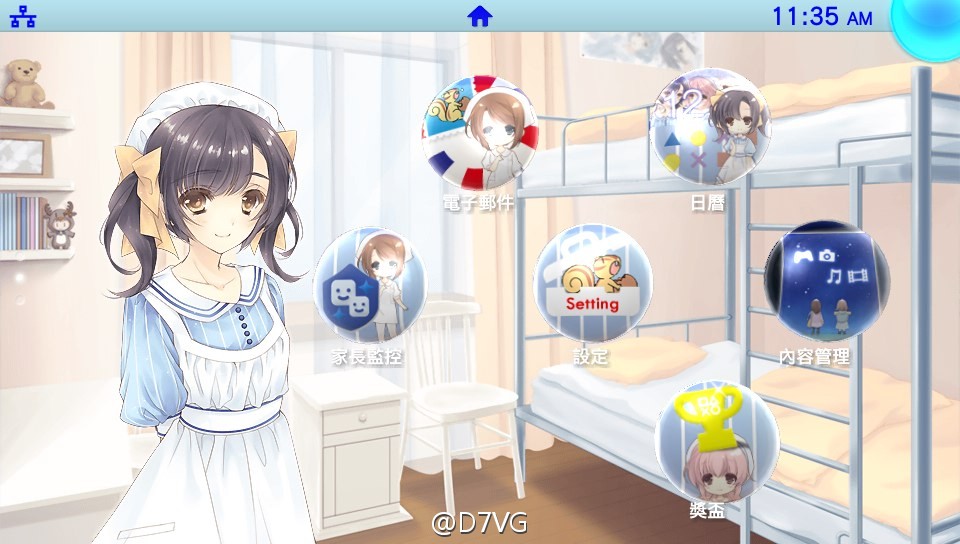Open the 設定 Setting bubble
Screen dimensions: 960x544
pyautogui.click(x=592, y=284)
